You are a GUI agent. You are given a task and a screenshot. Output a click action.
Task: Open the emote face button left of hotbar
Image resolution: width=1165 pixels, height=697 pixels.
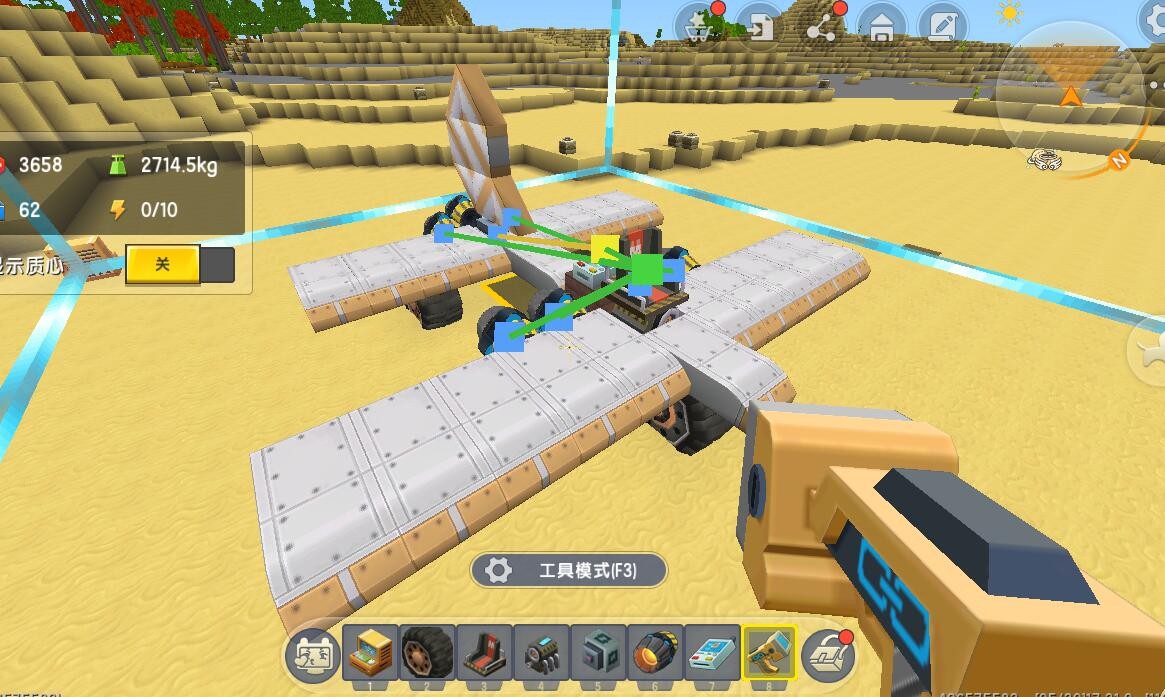(x=312, y=656)
